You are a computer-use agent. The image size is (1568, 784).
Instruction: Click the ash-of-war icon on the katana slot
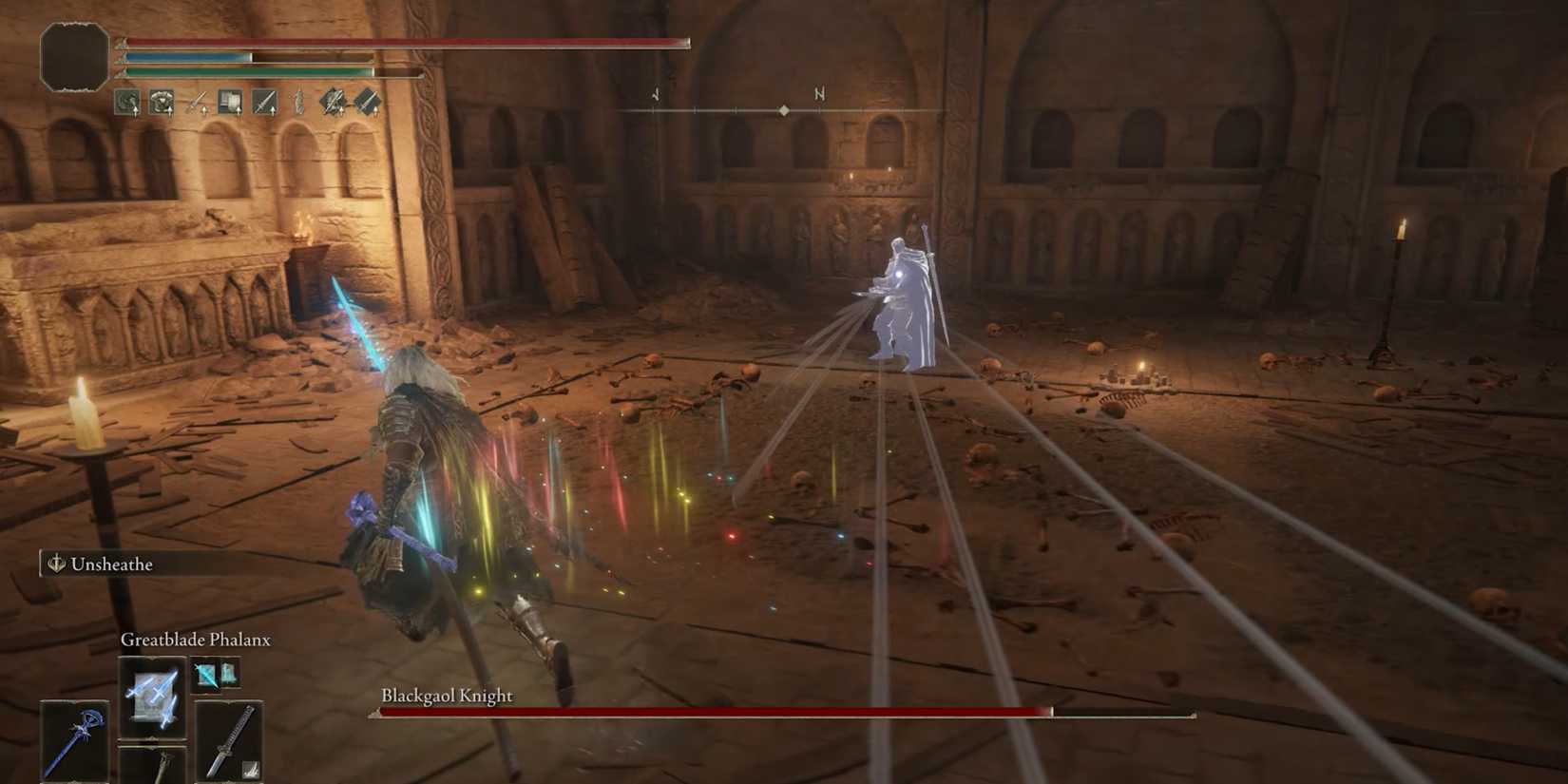[x=250, y=769]
